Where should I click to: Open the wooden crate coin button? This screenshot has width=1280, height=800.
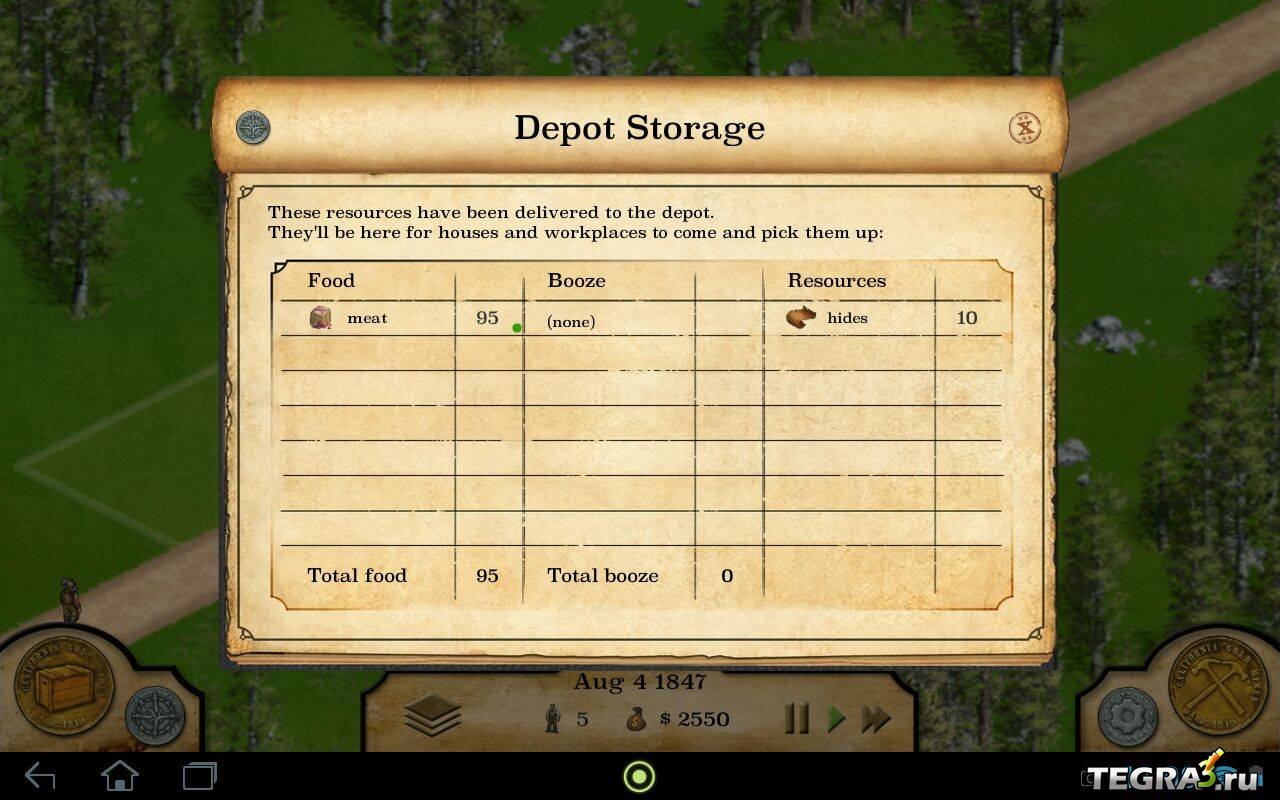[62, 688]
